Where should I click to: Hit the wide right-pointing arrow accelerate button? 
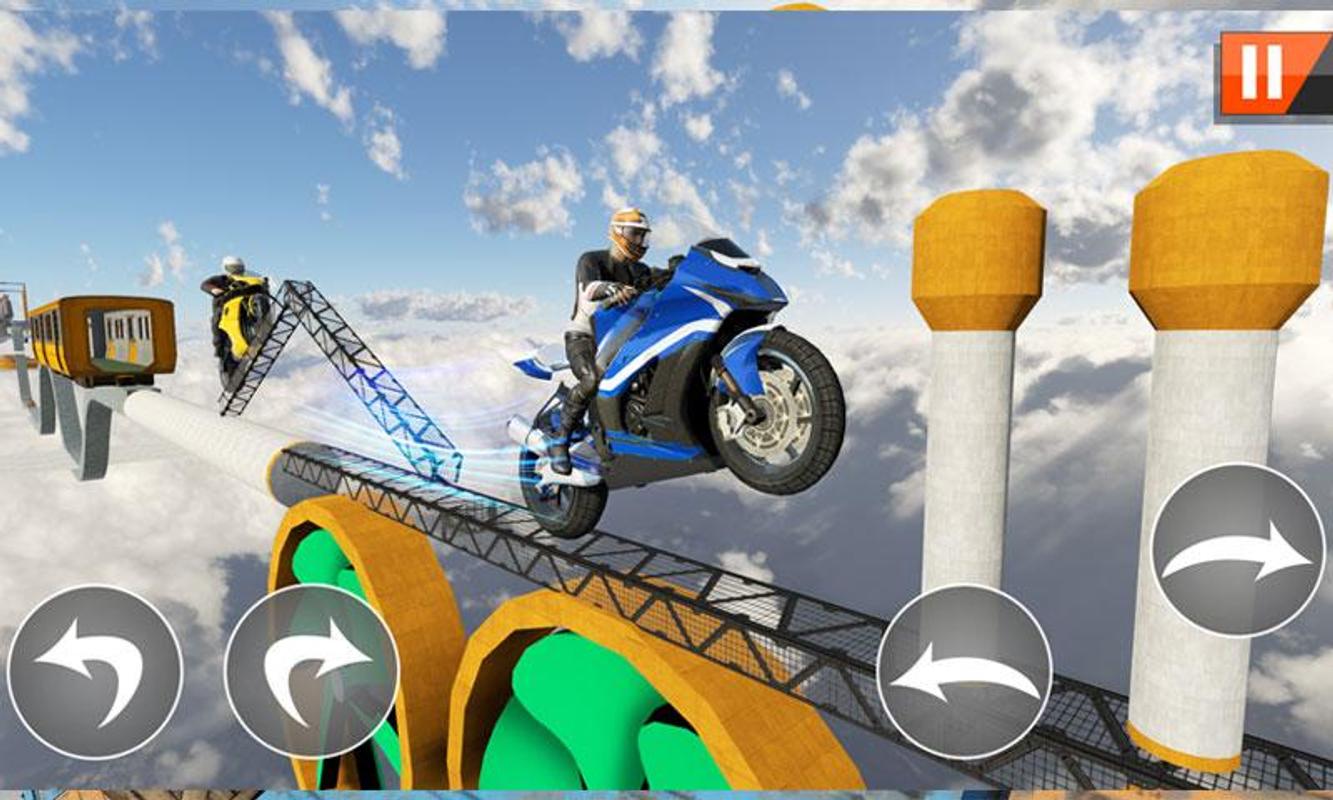(1237, 550)
